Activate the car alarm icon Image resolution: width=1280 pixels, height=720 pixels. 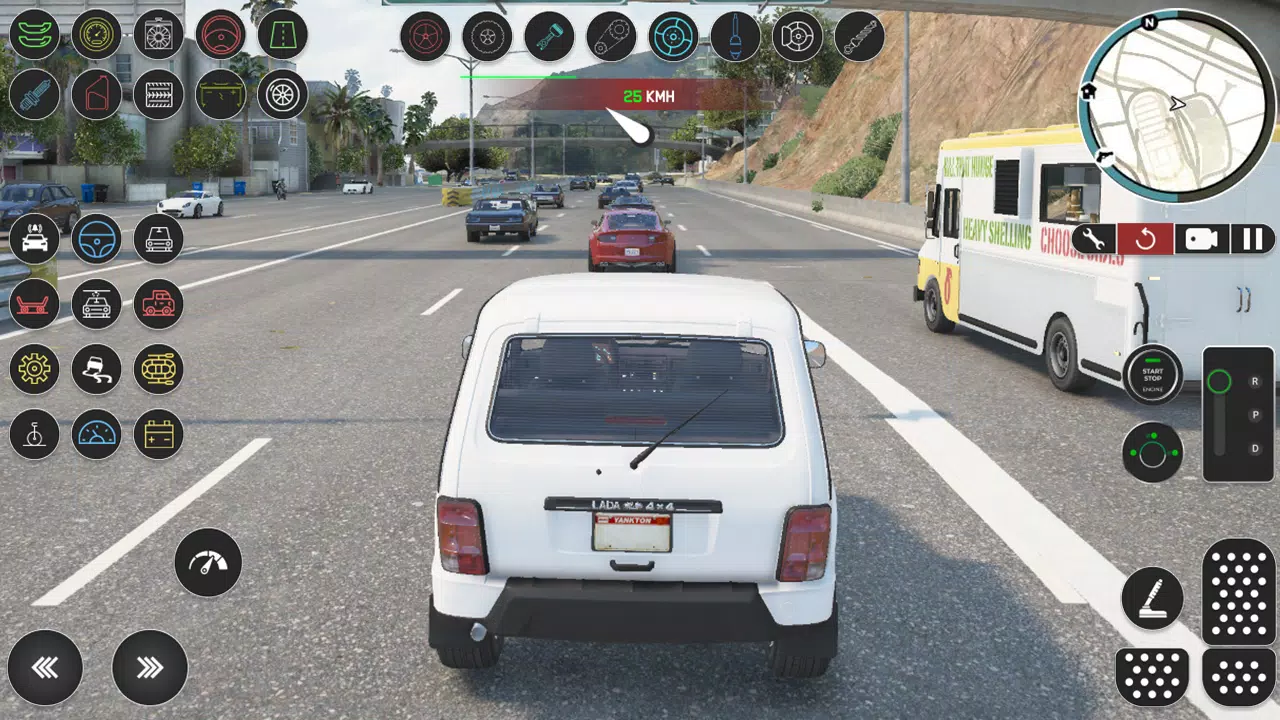(x=35, y=239)
